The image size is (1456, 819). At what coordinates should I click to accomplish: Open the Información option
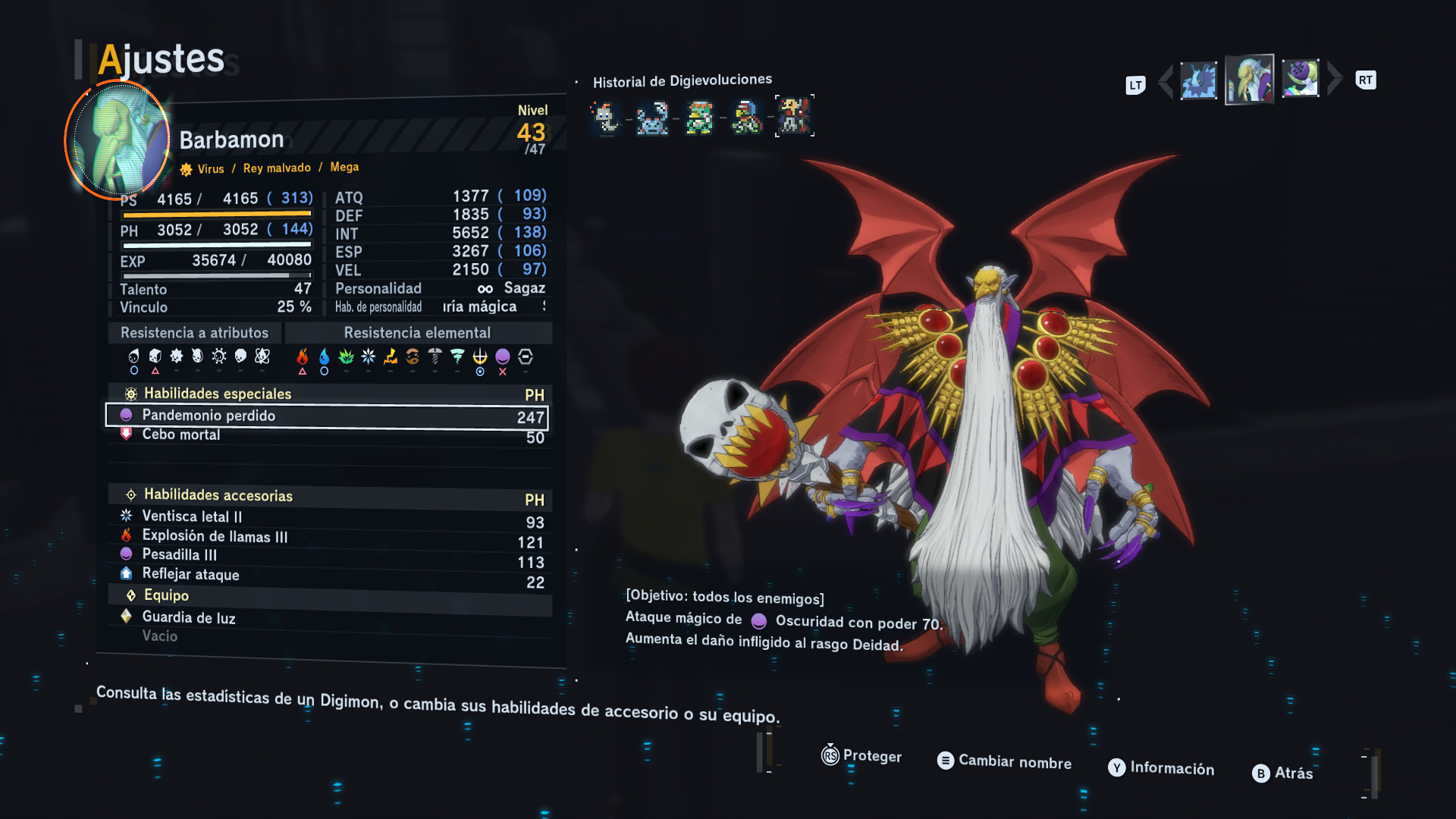pos(1161,768)
